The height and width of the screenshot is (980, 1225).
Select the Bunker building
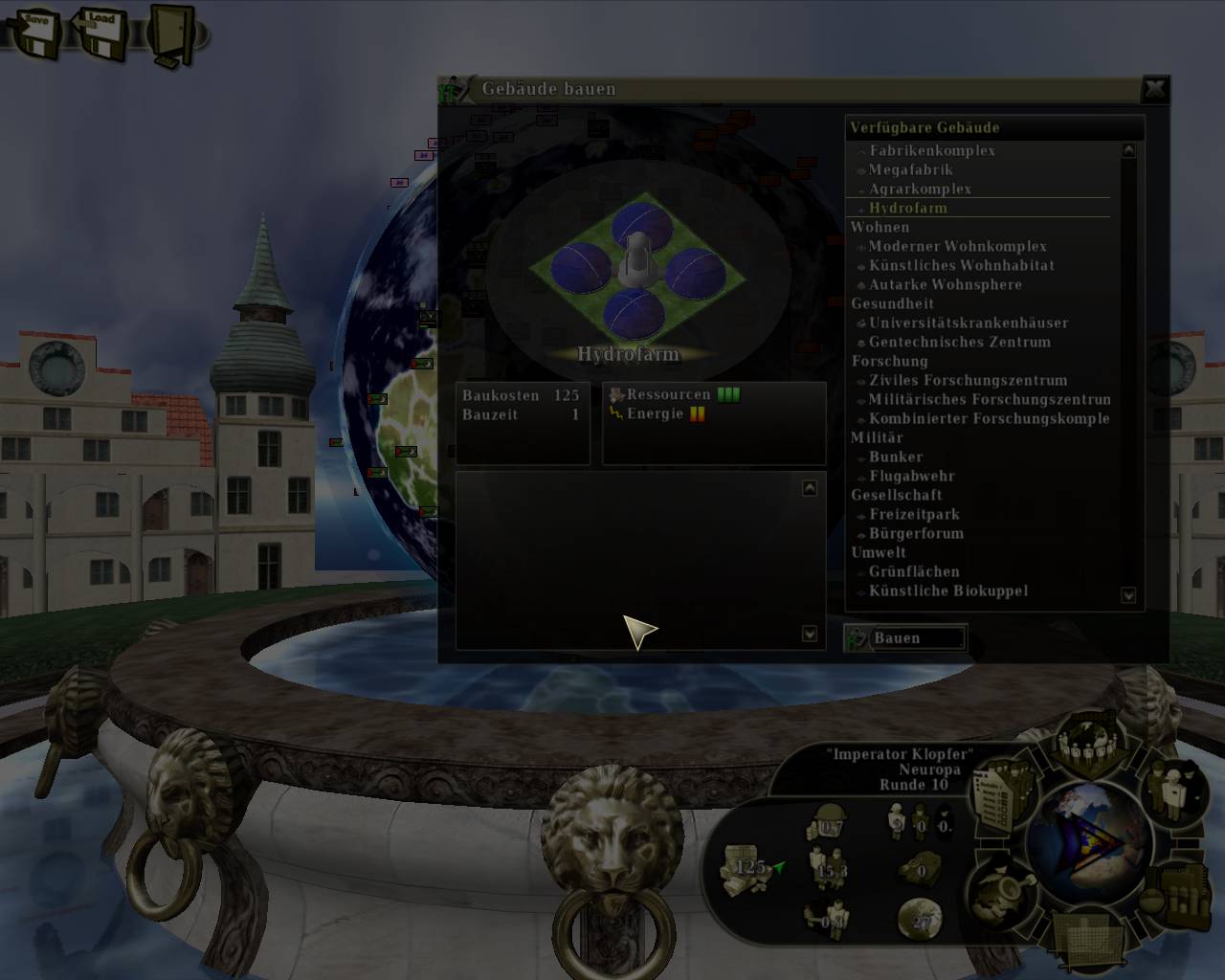tap(895, 457)
